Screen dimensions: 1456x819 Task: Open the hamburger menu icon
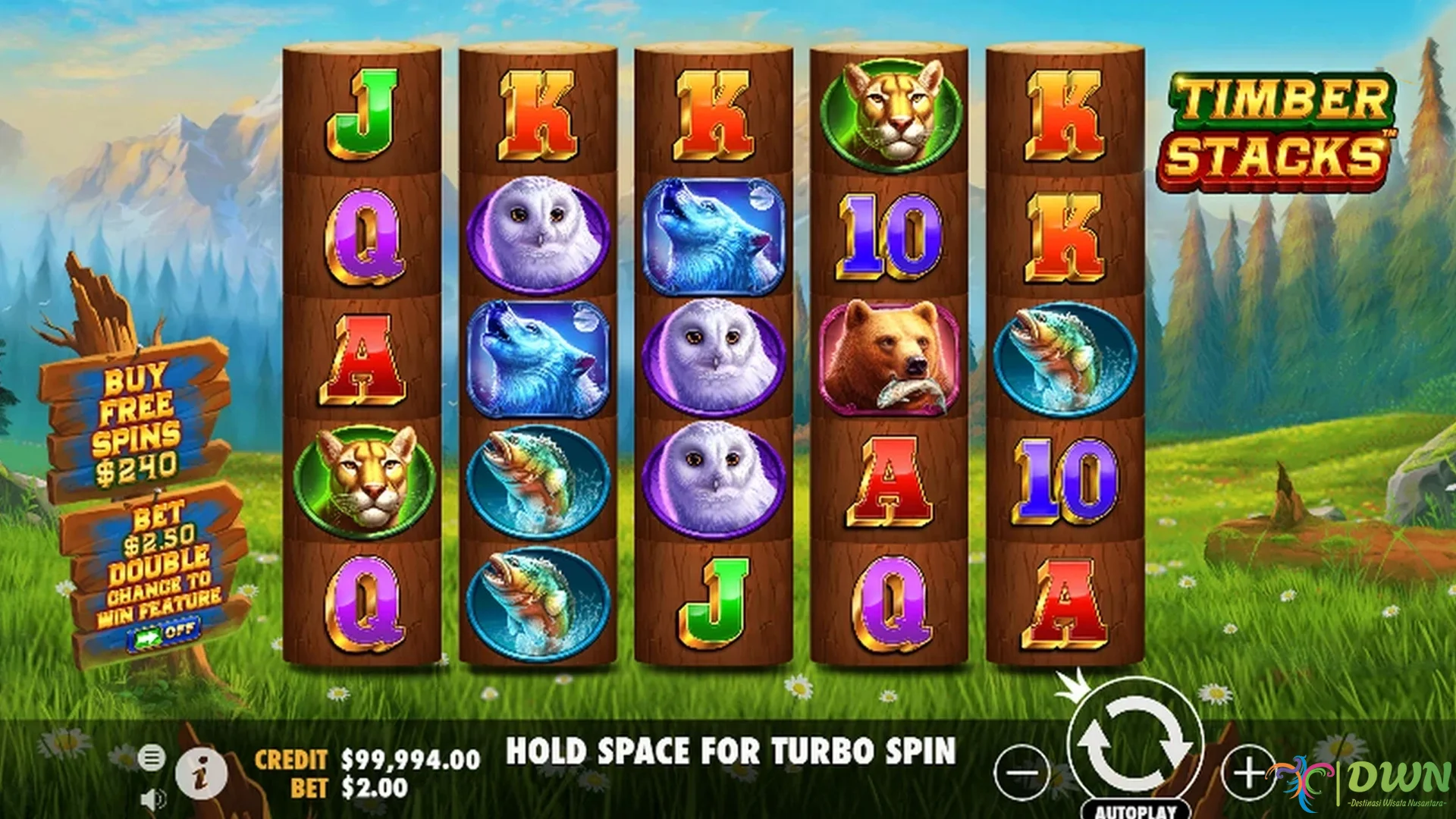click(x=154, y=758)
